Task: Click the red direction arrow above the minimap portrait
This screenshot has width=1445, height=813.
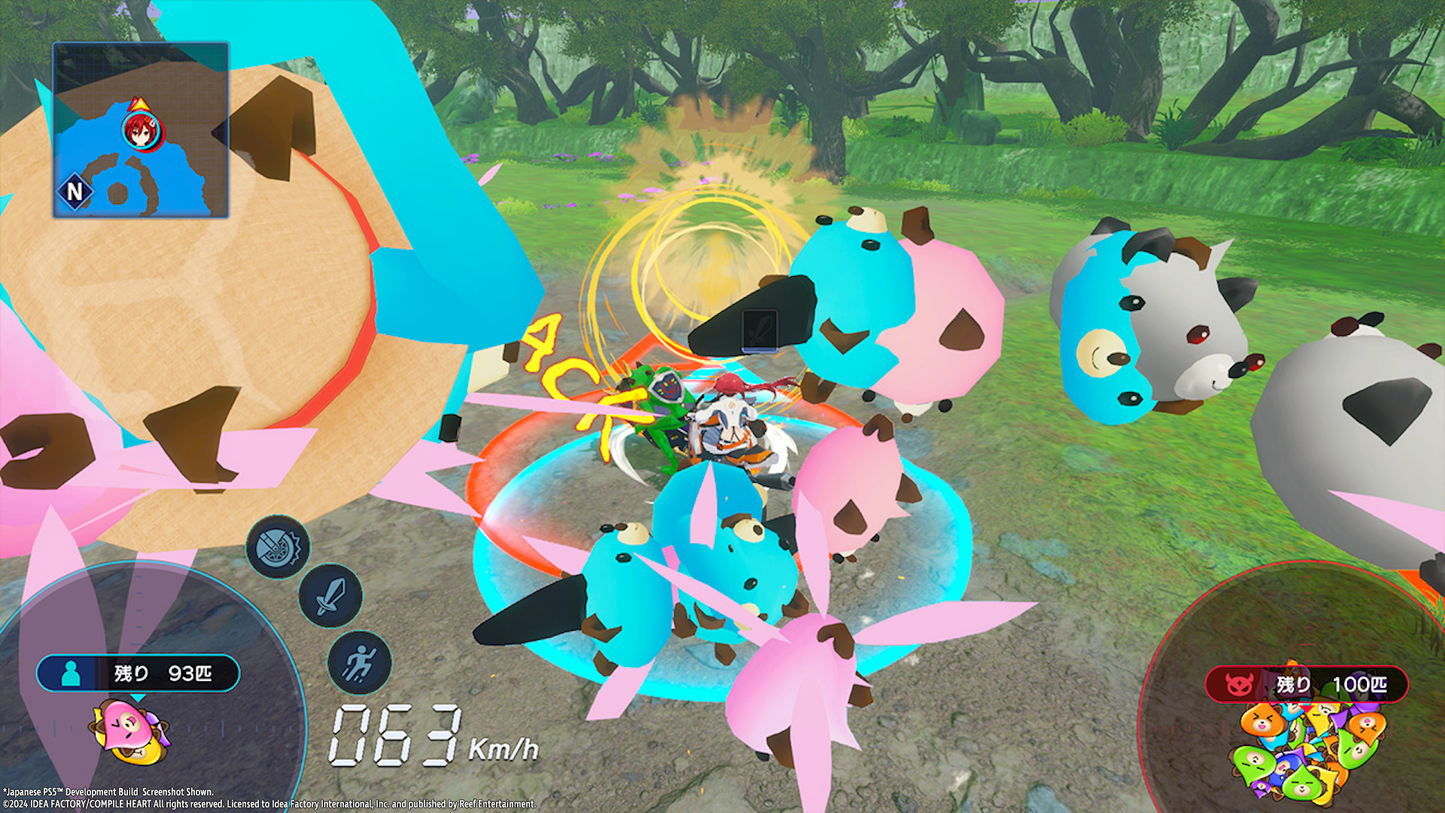Action: point(137,105)
